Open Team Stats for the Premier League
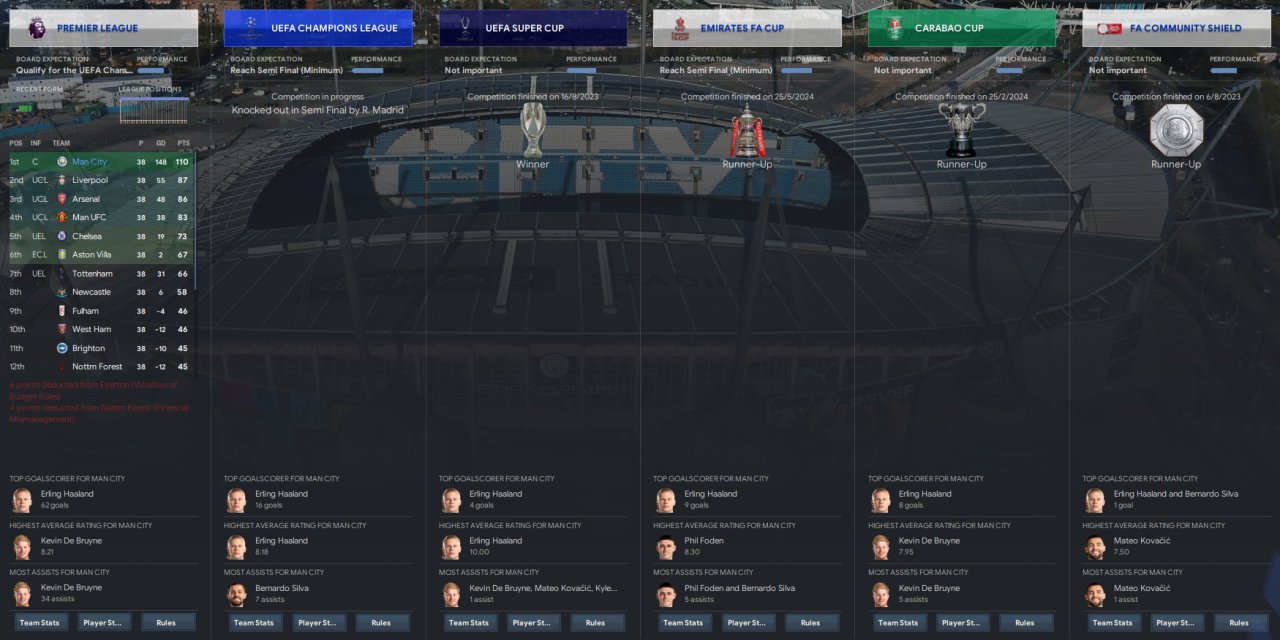This screenshot has width=1280, height=640. click(39, 622)
